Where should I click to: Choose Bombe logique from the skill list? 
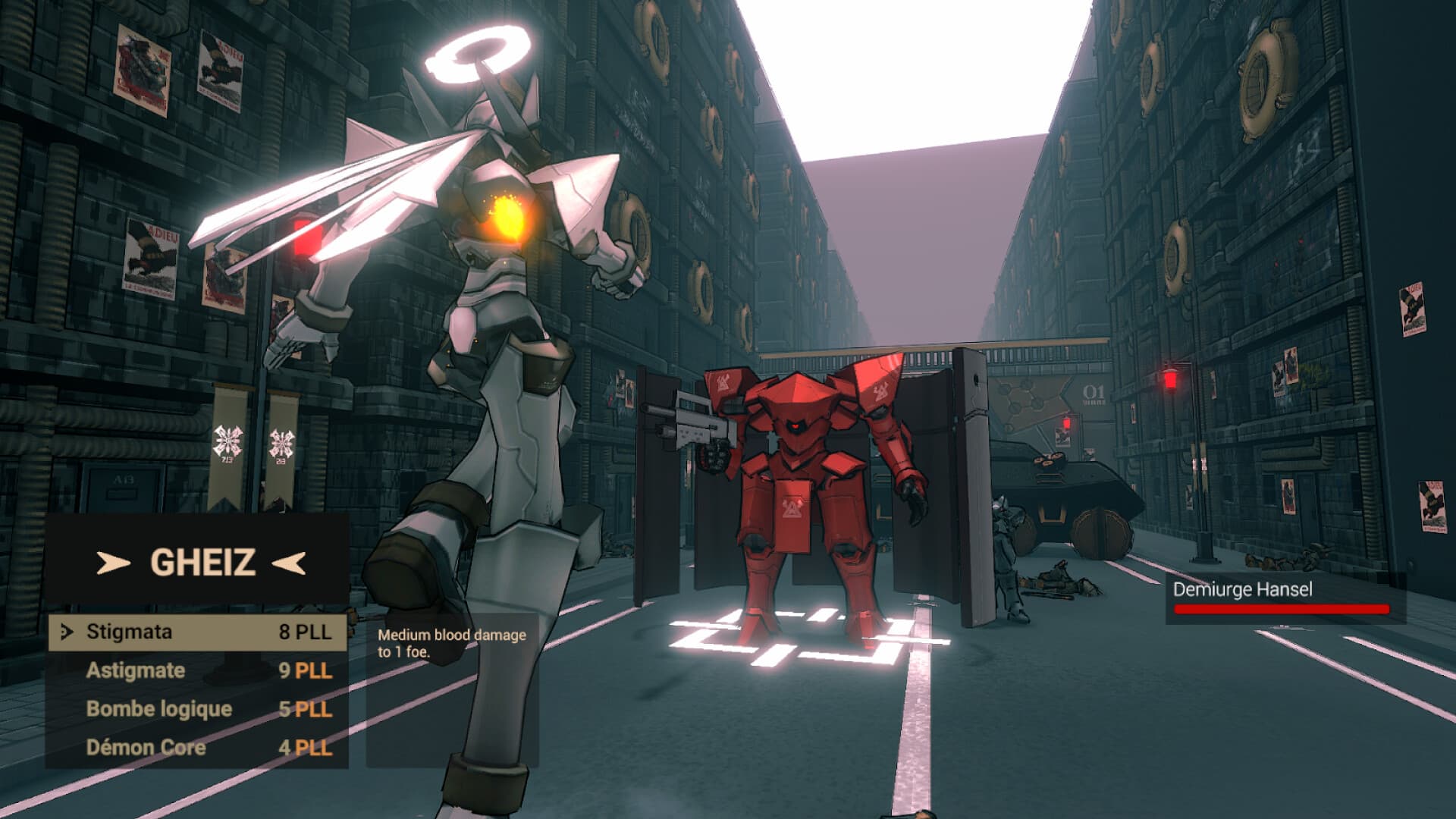(x=160, y=709)
